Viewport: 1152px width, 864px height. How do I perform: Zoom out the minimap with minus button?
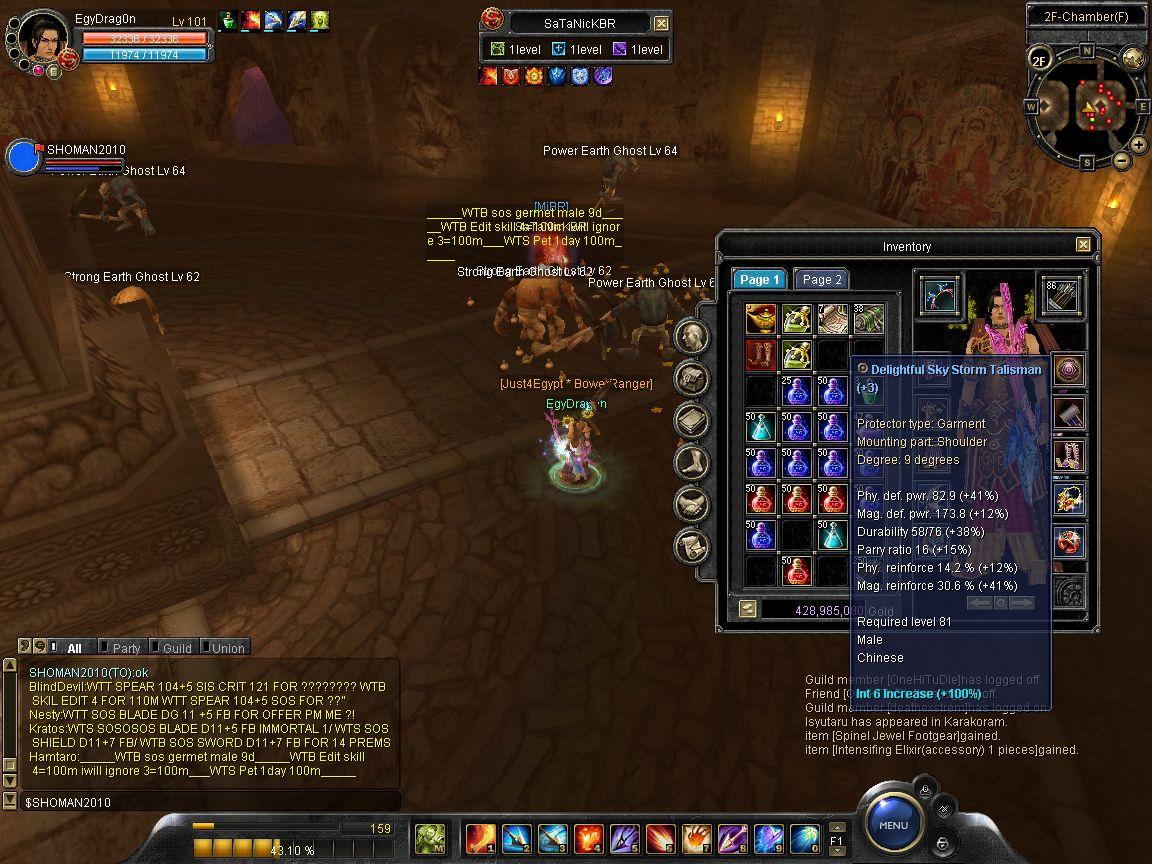tap(1121, 160)
